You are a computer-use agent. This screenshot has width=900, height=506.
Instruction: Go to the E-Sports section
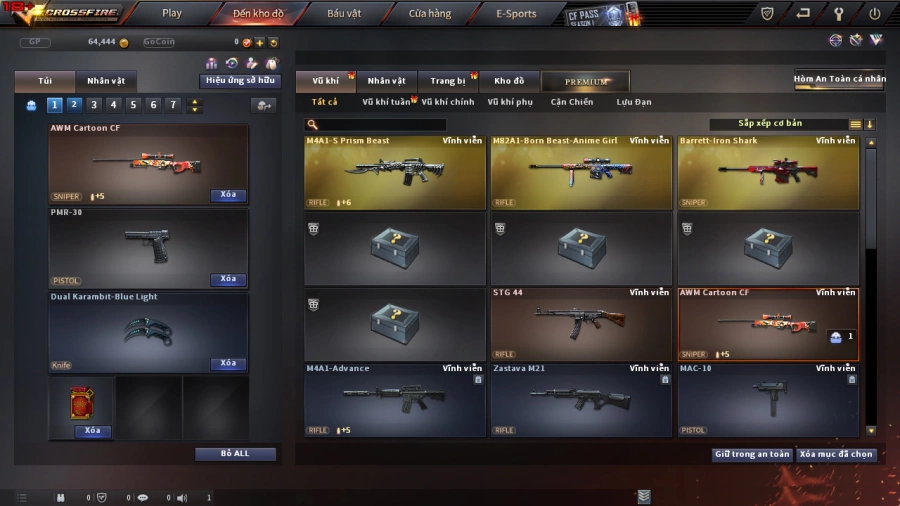tap(516, 14)
